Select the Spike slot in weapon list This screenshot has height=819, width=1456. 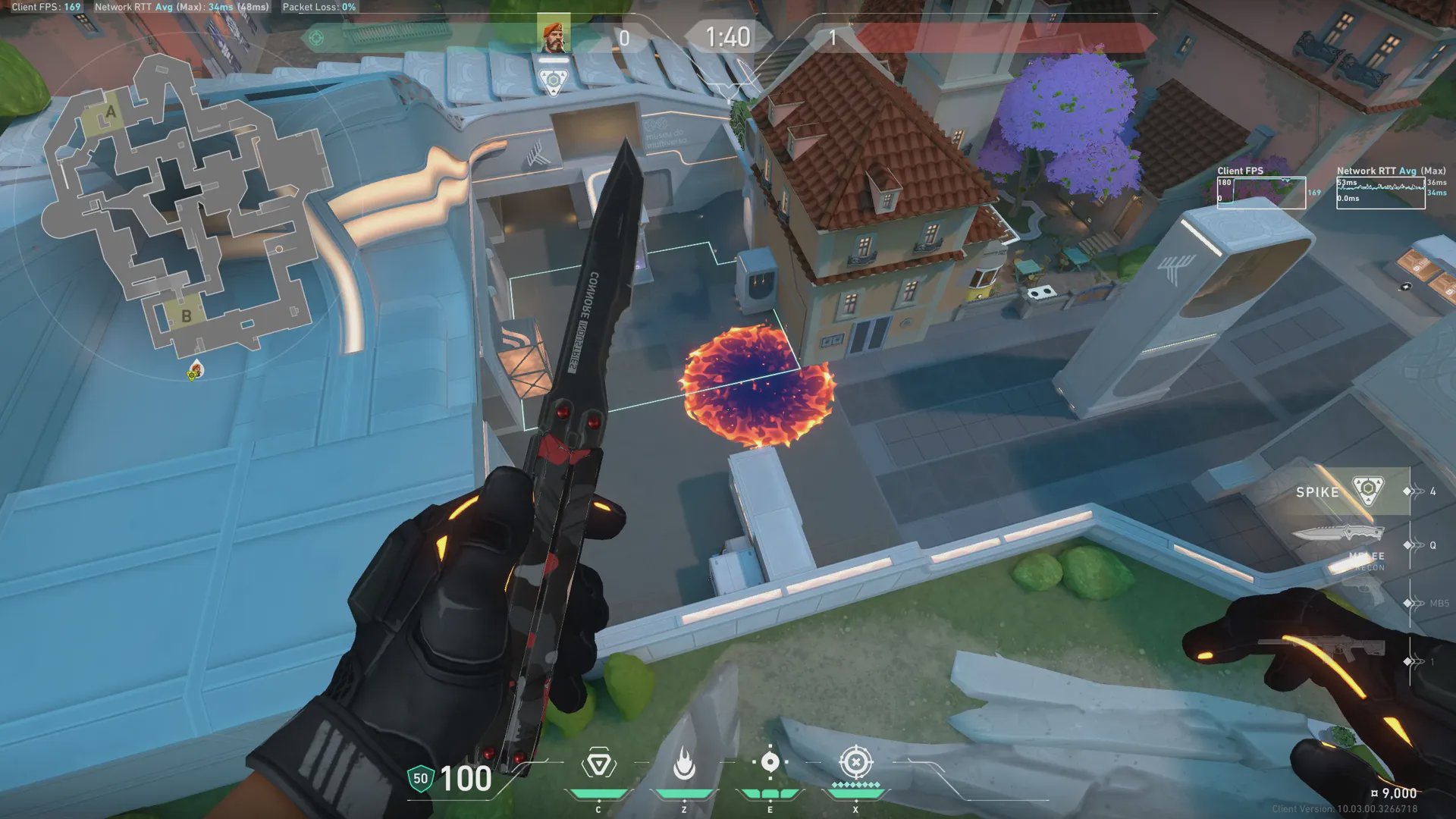click(1341, 491)
